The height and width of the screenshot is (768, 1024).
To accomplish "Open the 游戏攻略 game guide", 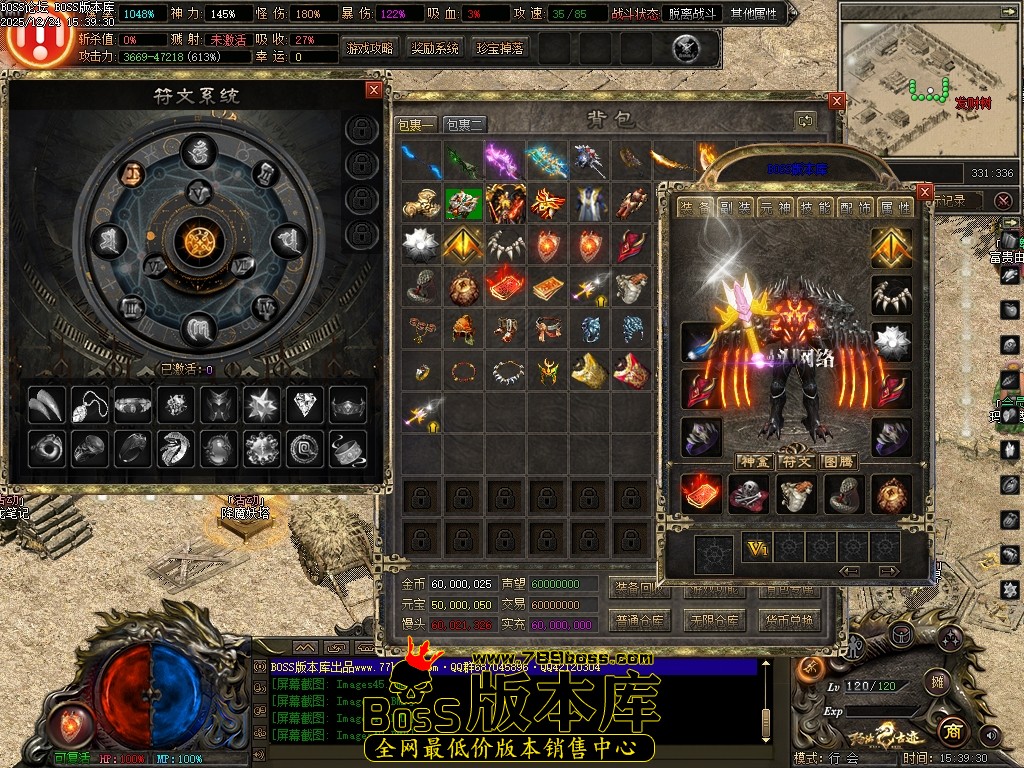I will click(370, 48).
